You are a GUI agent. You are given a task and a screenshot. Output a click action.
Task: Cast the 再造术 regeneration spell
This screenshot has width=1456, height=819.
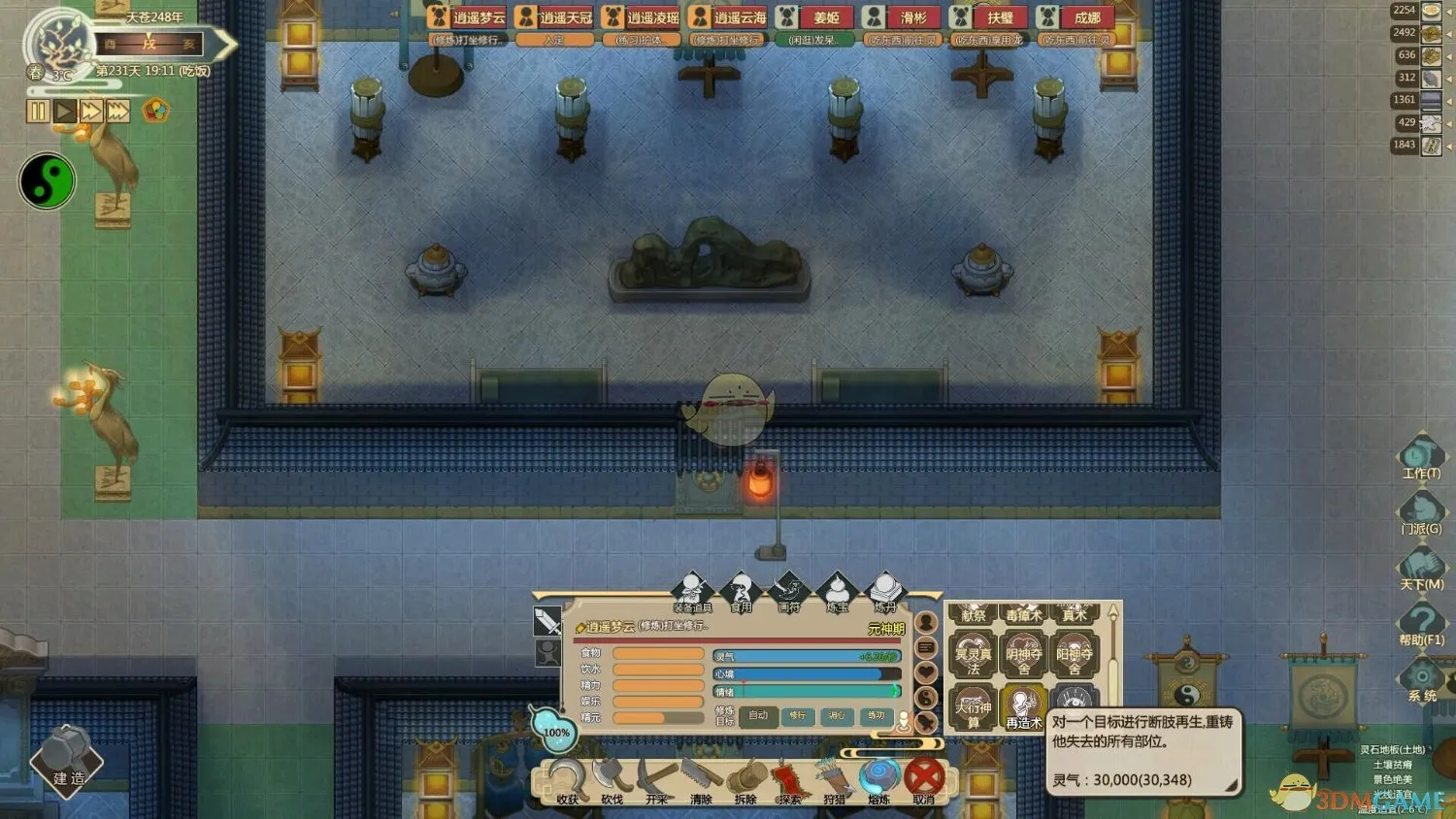pos(1023,706)
